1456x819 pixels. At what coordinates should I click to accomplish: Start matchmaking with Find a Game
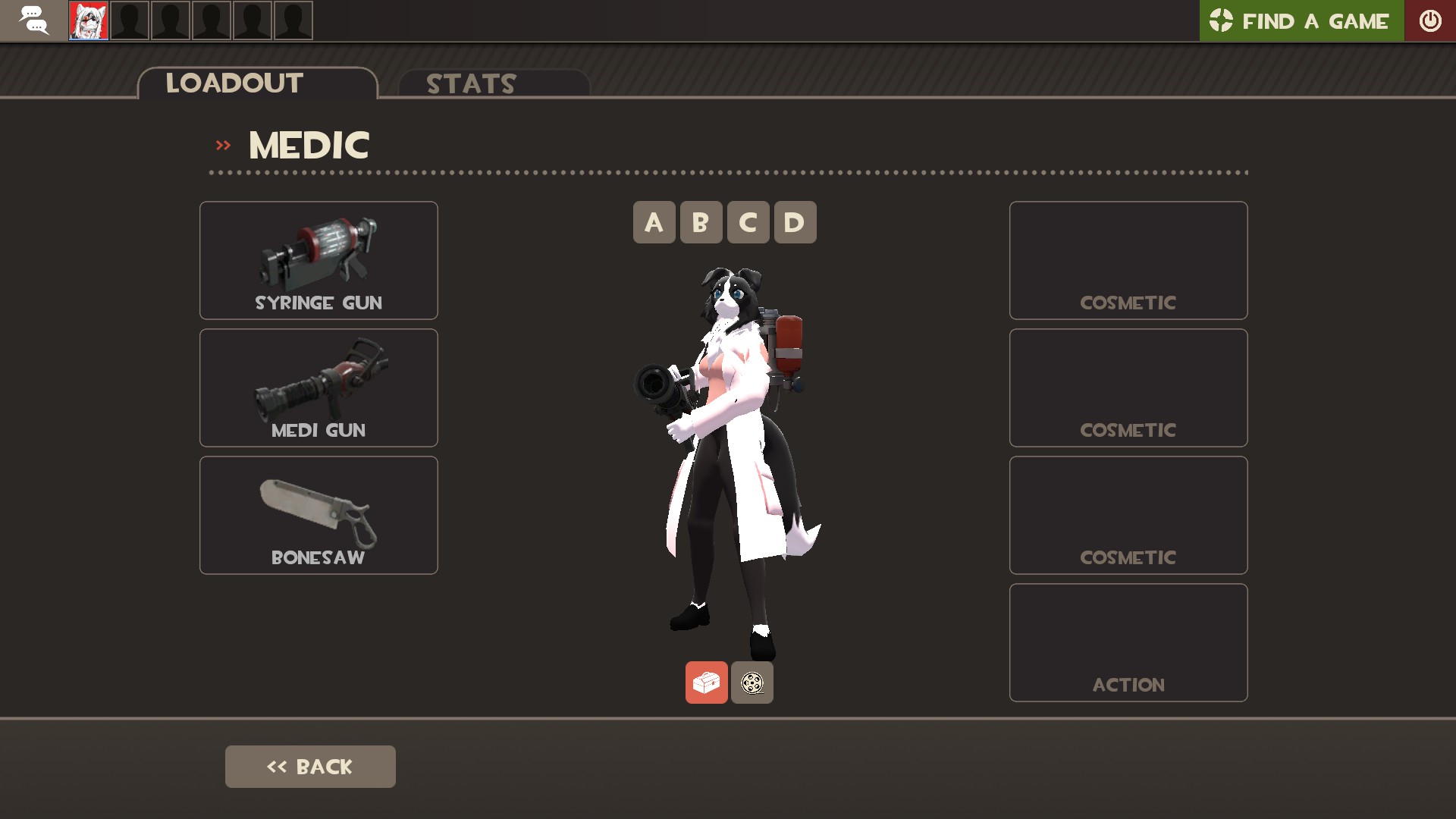click(x=1301, y=20)
